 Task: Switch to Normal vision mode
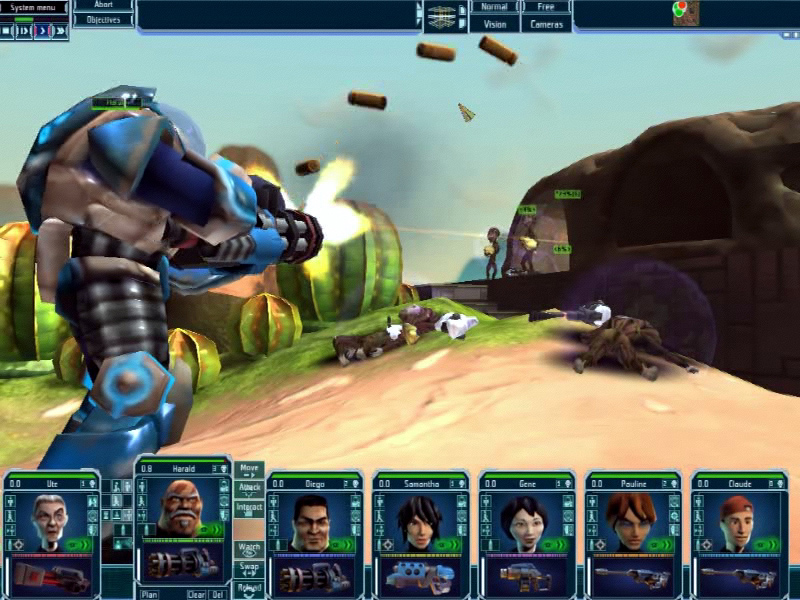pyautogui.click(x=494, y=7)
